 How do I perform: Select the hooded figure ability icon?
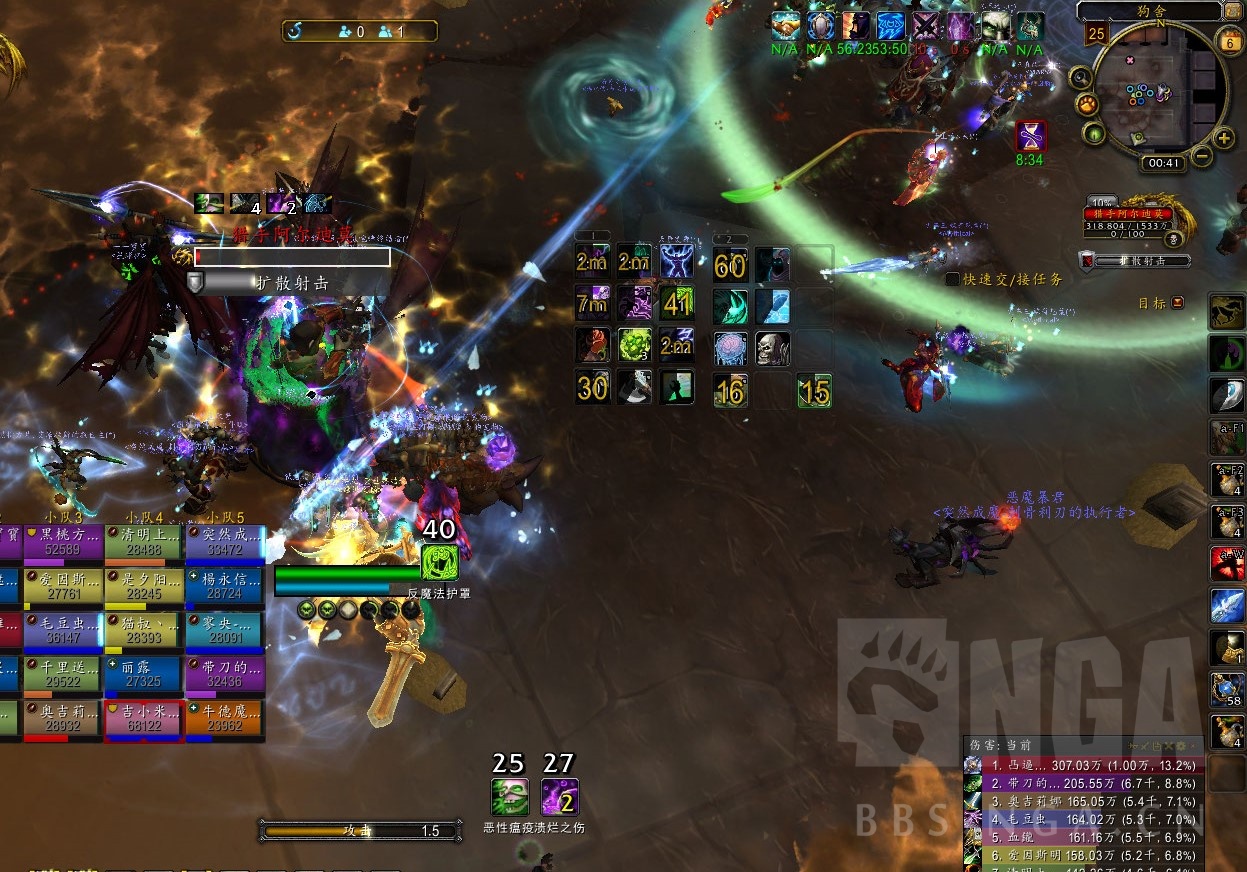773,264
